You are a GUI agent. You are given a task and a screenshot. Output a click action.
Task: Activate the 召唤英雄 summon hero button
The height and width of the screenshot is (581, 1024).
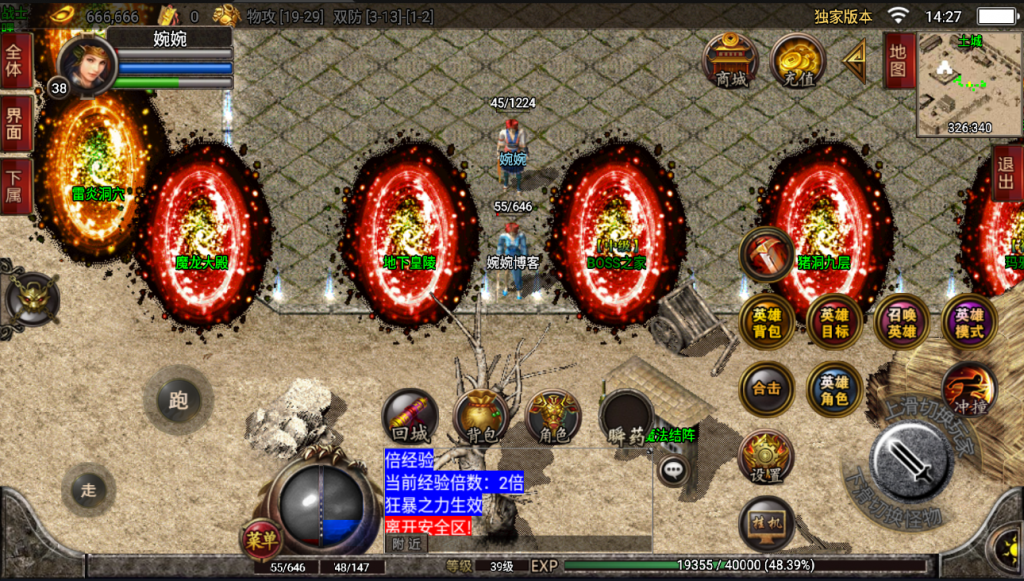[901, 322]
